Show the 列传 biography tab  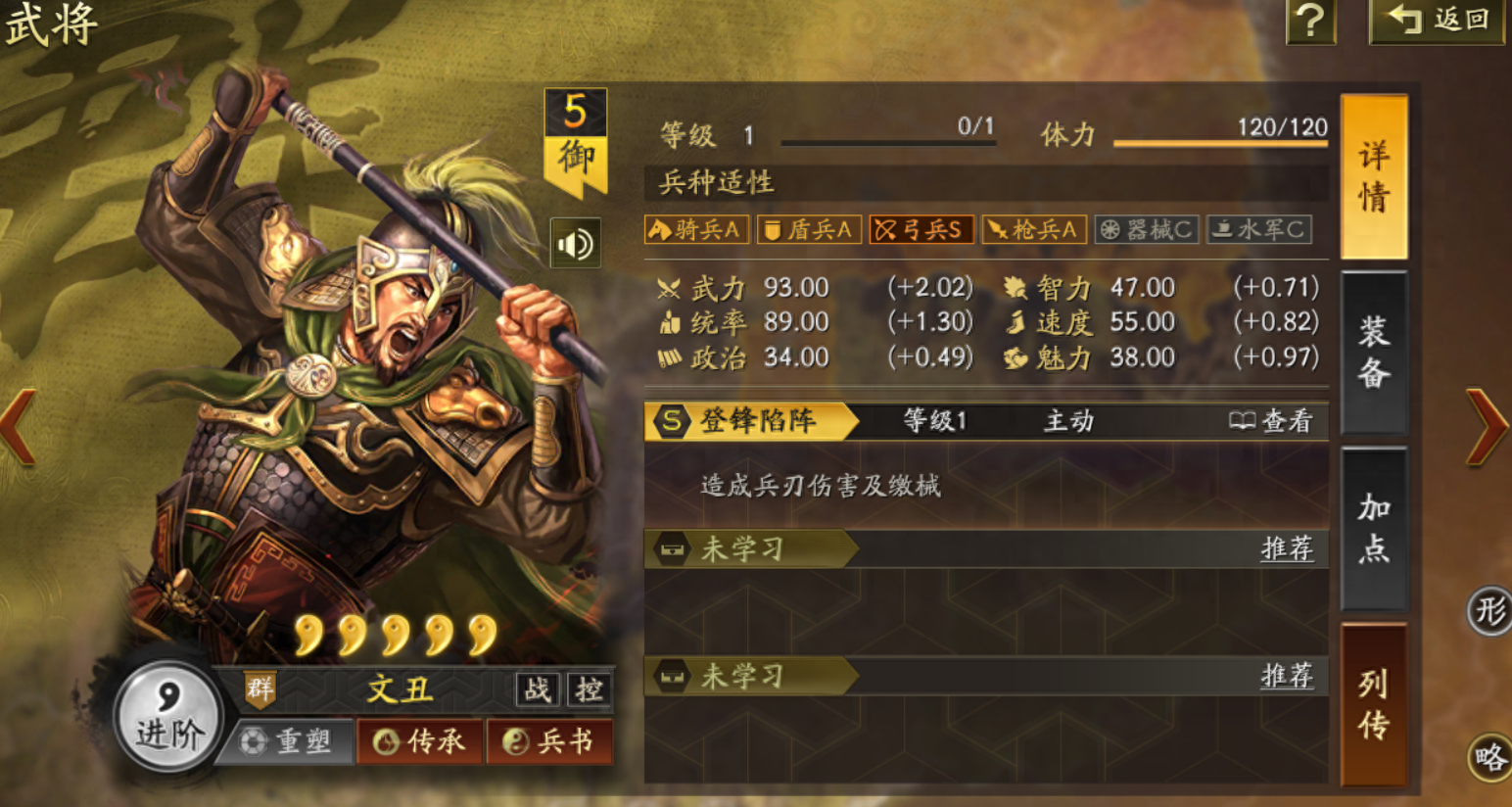point(1373,703)
